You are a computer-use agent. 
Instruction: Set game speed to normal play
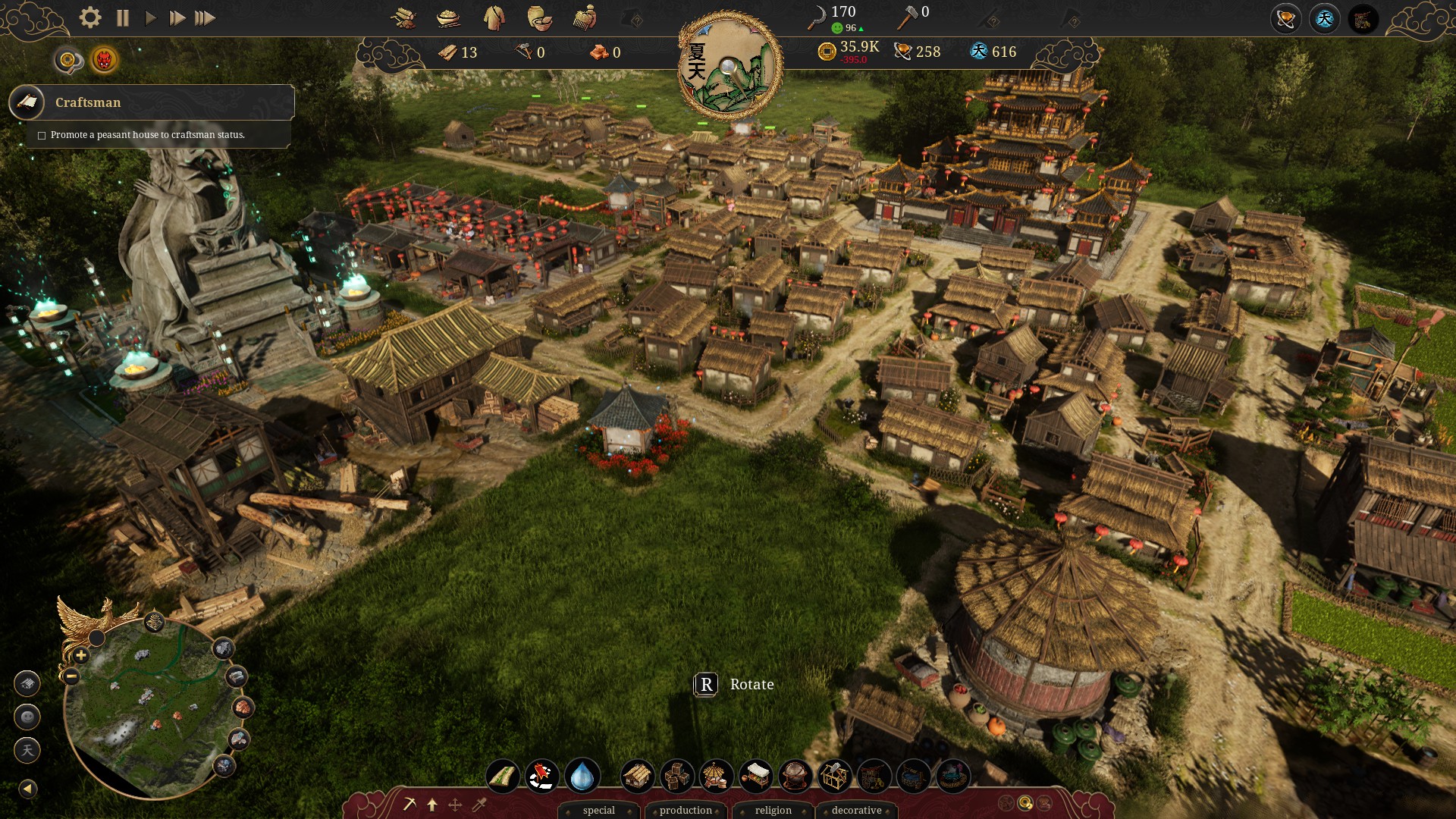150,17
